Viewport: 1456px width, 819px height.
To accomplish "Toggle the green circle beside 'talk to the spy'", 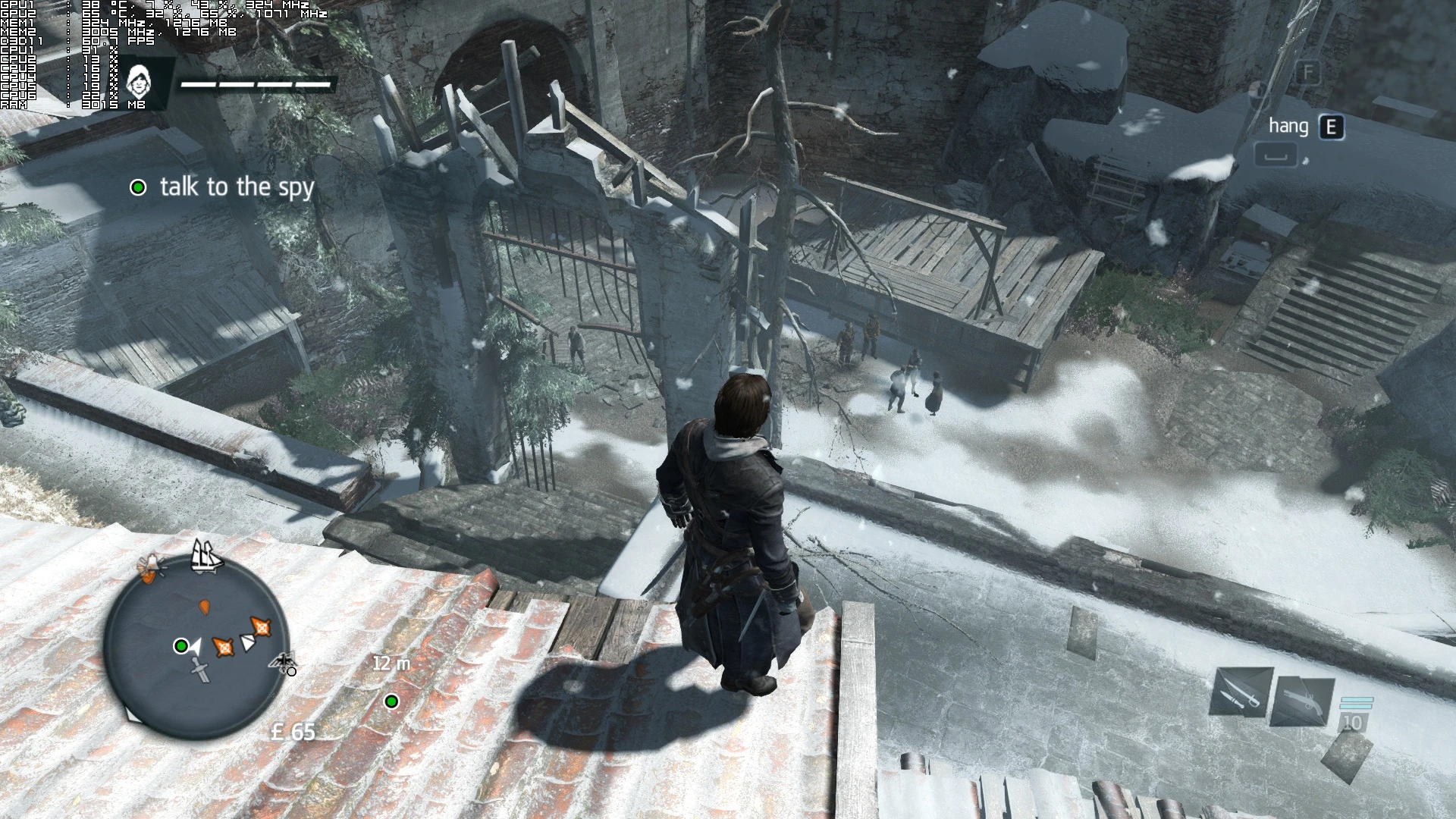I will [x=138, y=187].
